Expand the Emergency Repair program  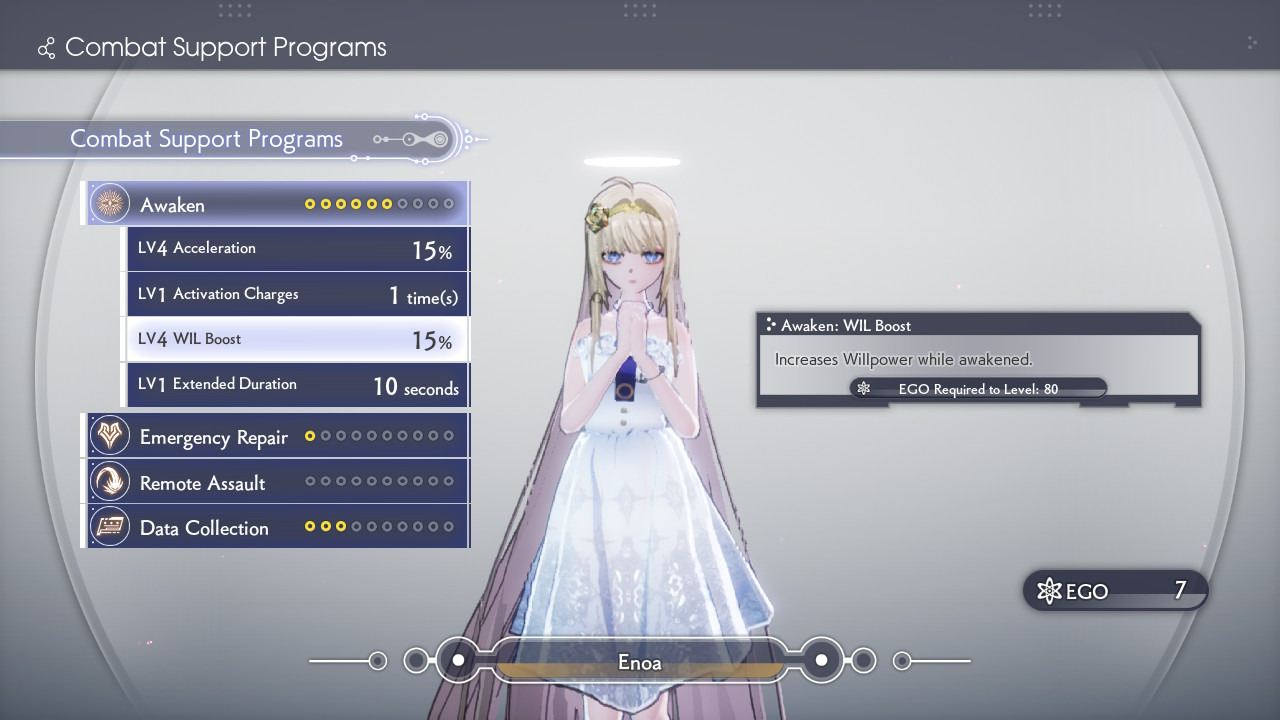coord(276,437)
